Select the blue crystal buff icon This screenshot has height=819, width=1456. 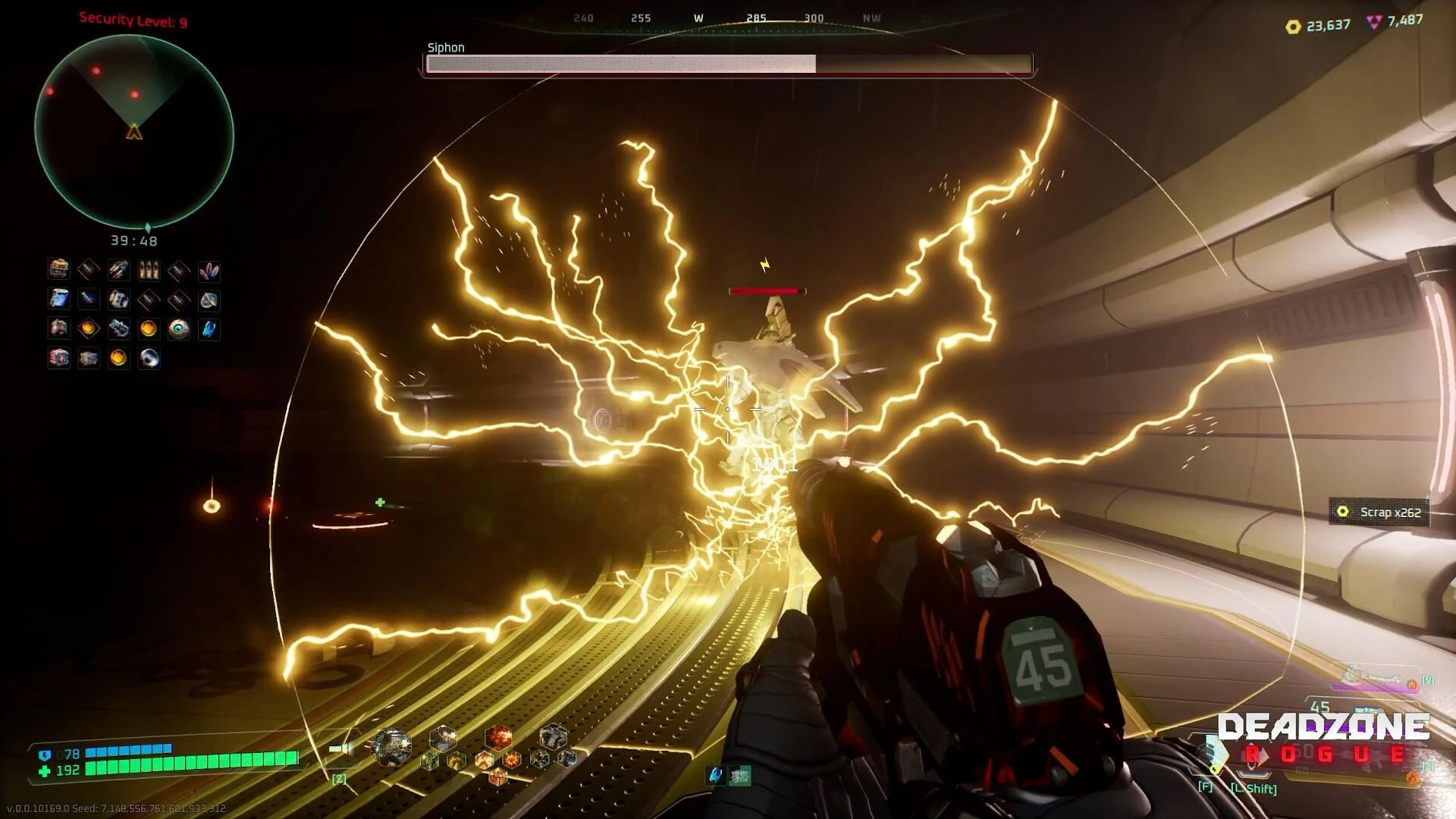tap(715, 775)
